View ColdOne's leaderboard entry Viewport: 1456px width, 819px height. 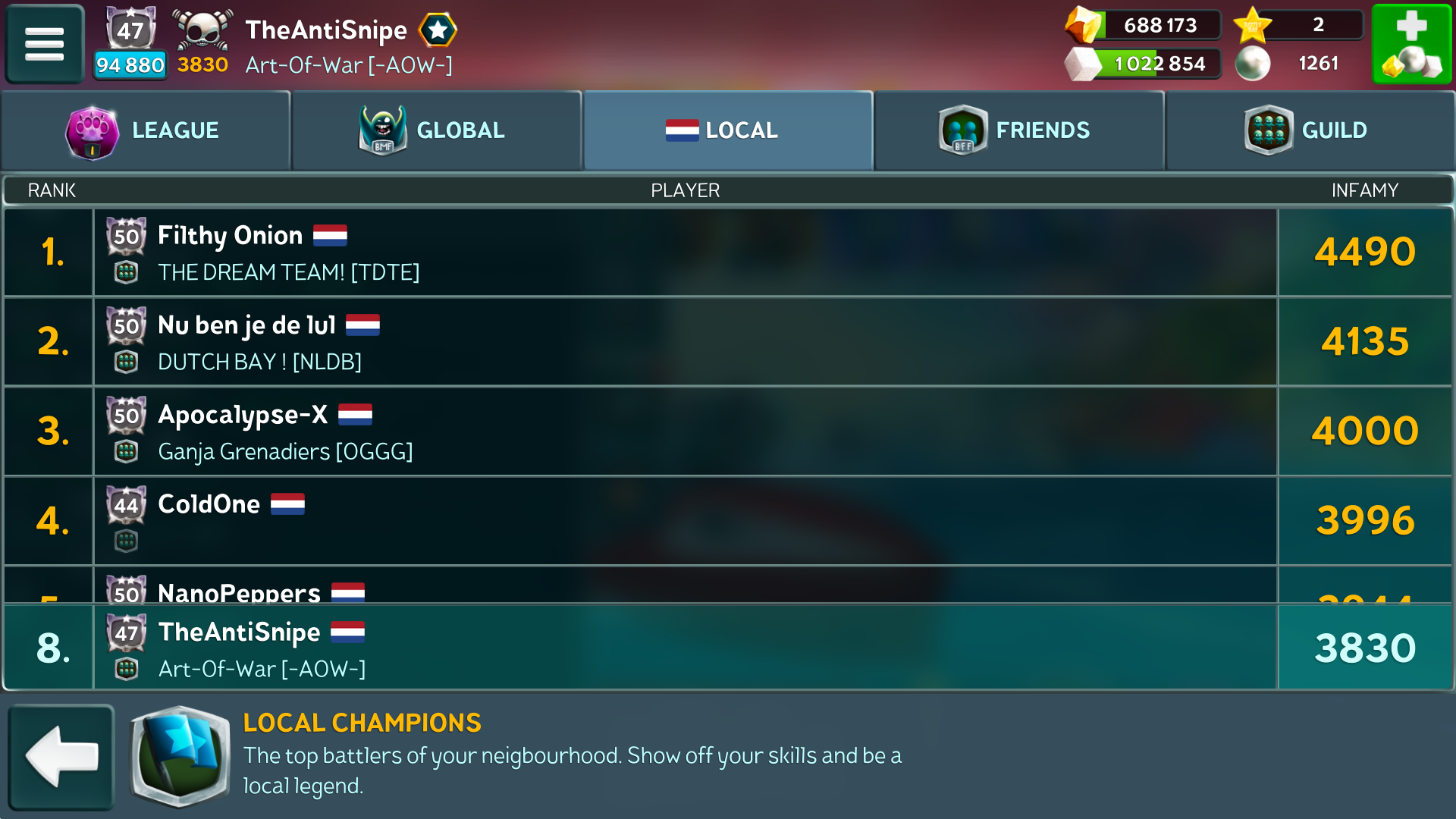[682, 520]
